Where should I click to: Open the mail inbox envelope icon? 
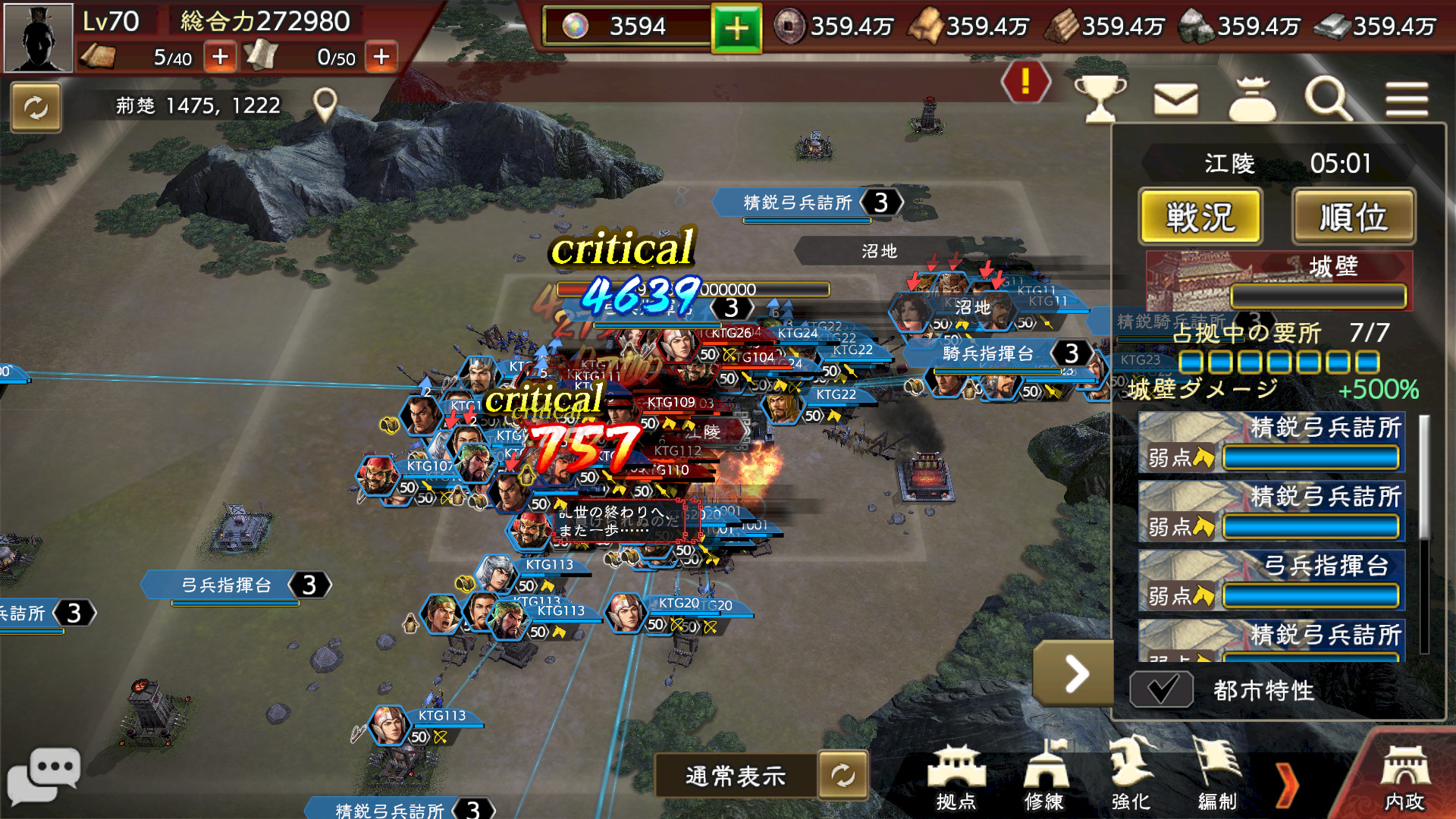point(1176,101)
